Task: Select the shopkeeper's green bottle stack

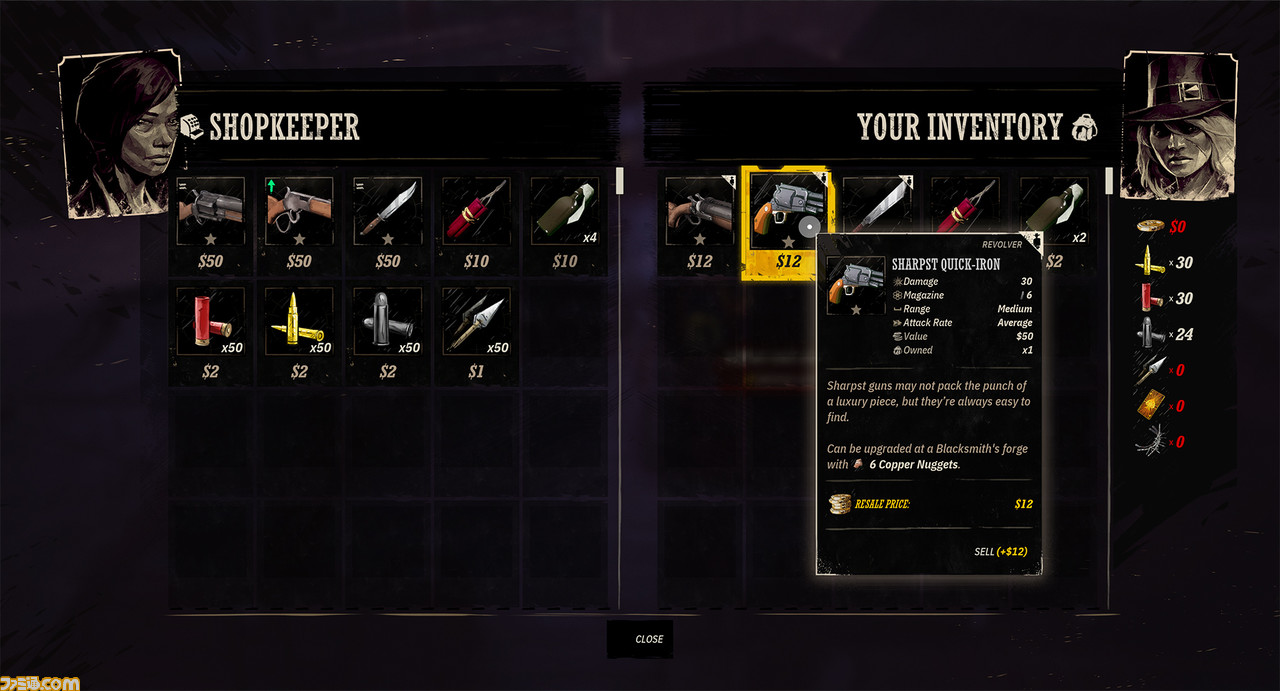Action: coord(564,212)
